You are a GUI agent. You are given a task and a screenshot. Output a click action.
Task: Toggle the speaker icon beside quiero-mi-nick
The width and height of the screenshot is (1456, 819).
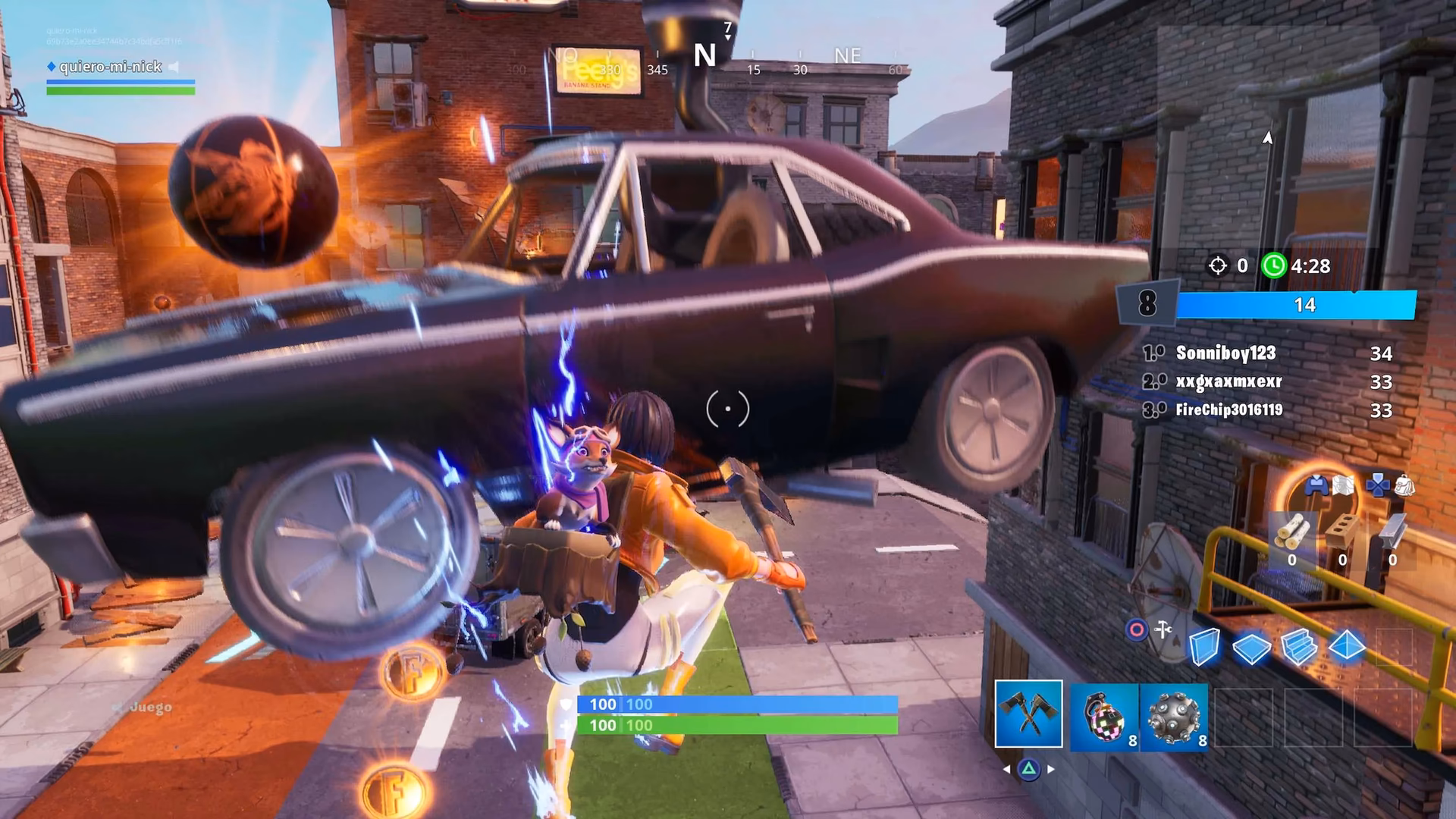point(174,67)
